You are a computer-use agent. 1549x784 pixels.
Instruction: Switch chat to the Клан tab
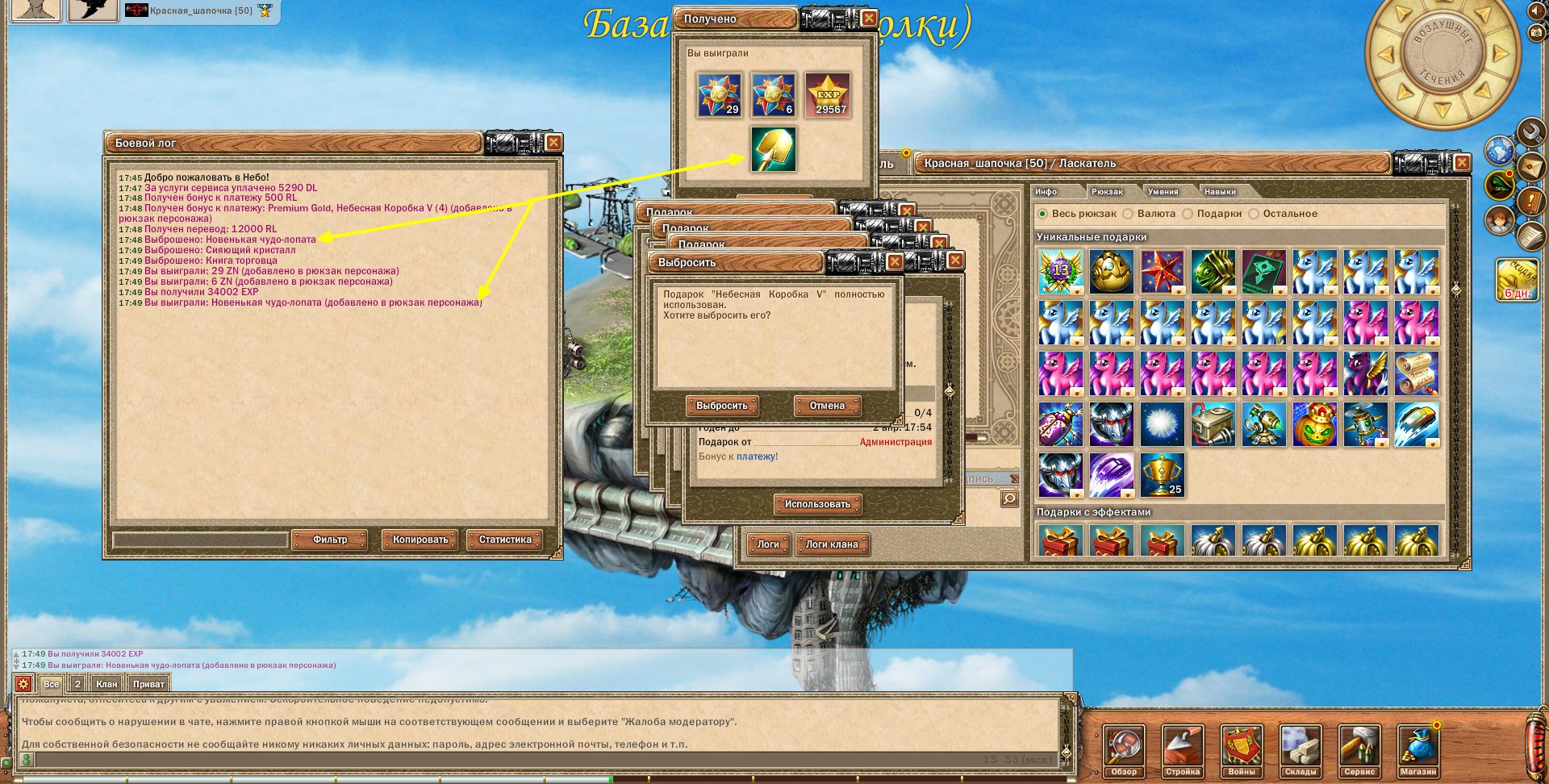point(106,684)
